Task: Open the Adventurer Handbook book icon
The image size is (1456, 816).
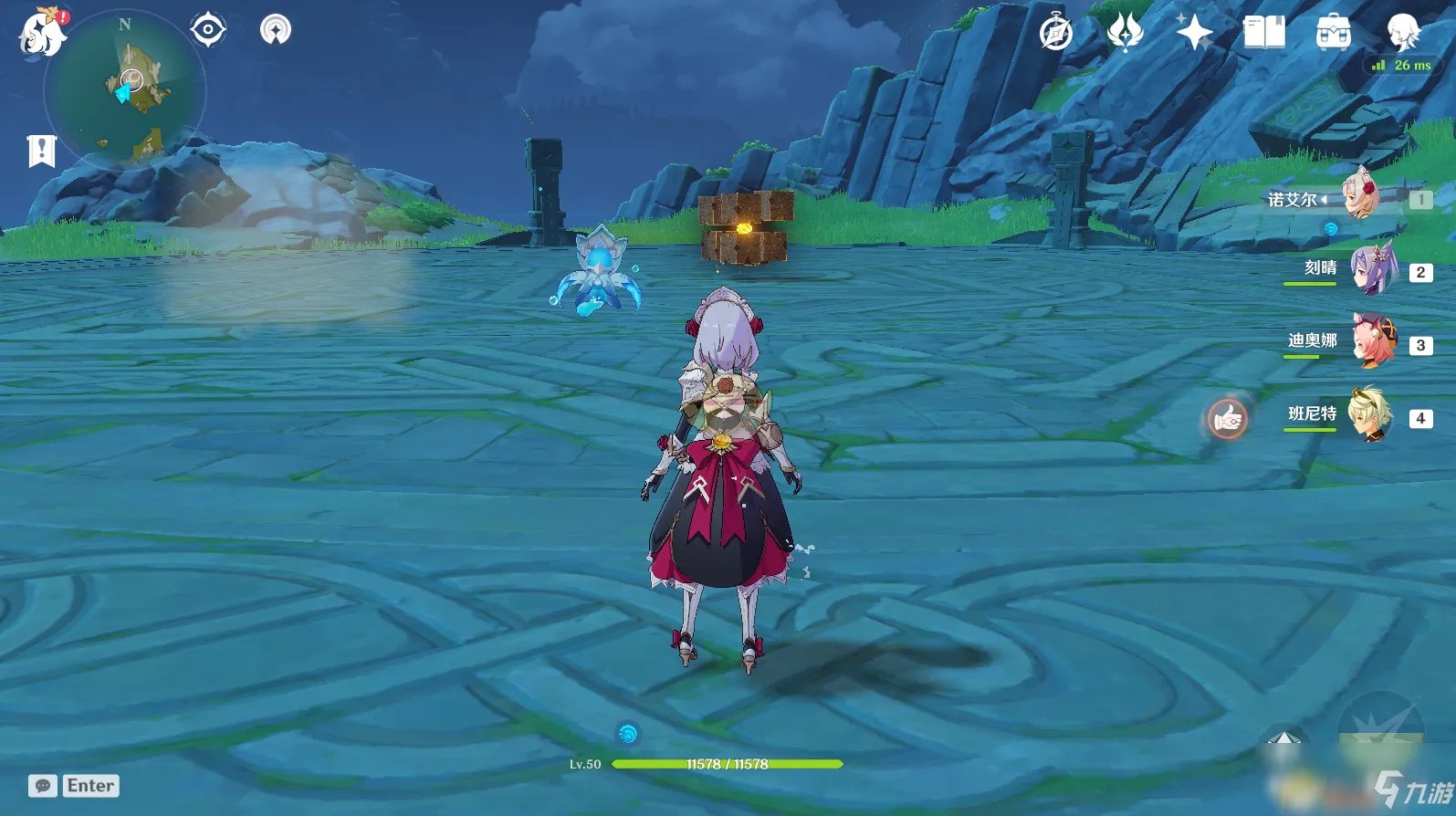Action: (x=1264, y=34)
